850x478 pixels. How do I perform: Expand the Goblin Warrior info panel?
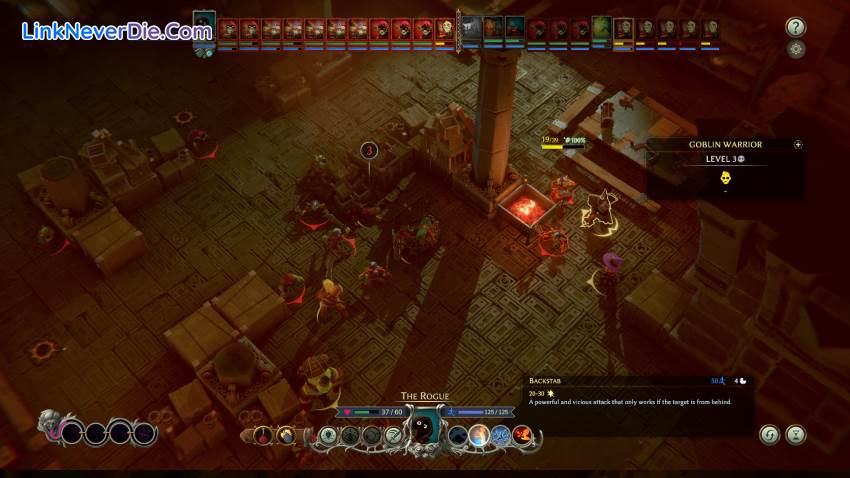pyautogui.click(x=798, y=144)
